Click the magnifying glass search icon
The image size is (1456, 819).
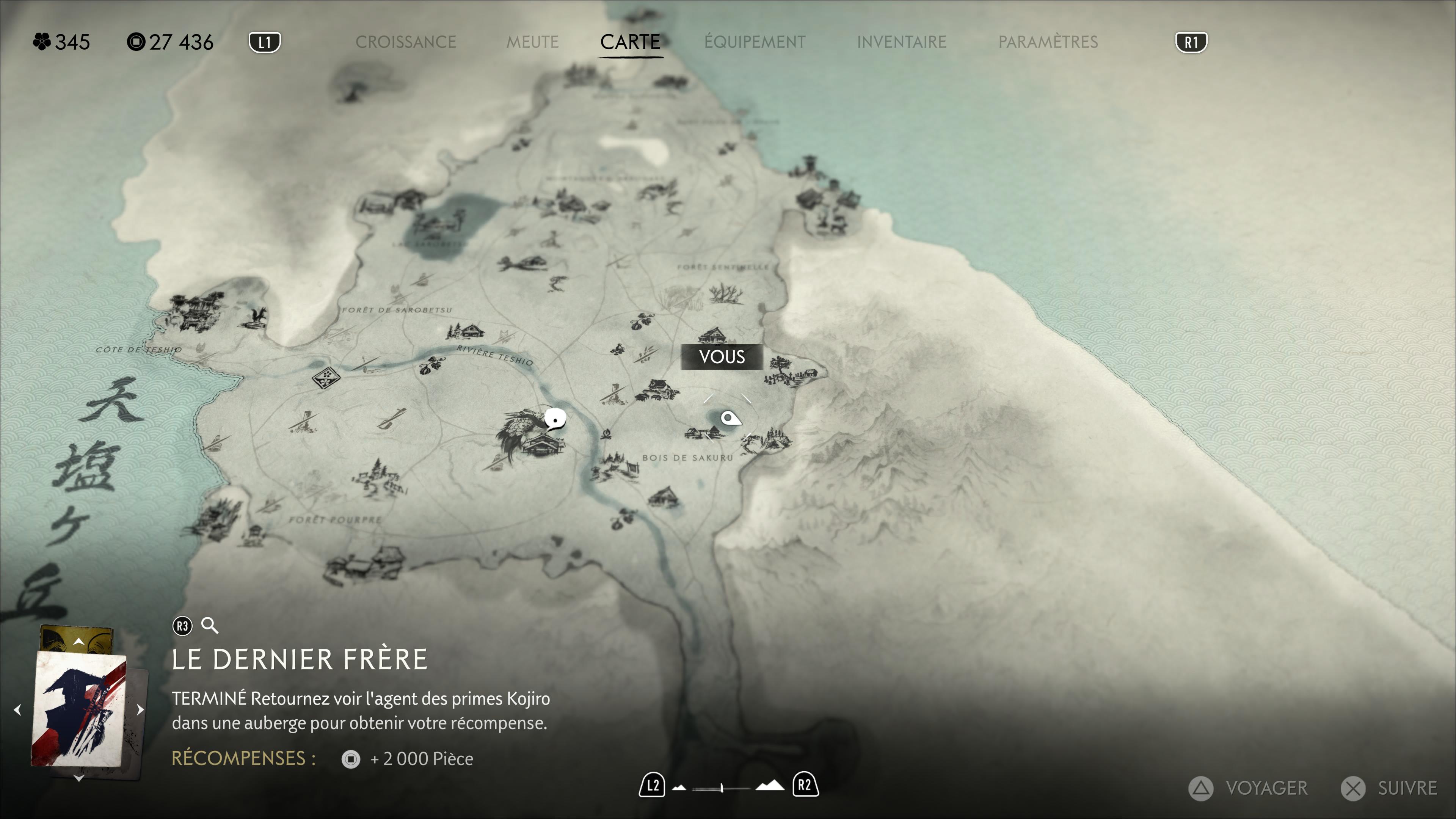[x=210, y=626]
